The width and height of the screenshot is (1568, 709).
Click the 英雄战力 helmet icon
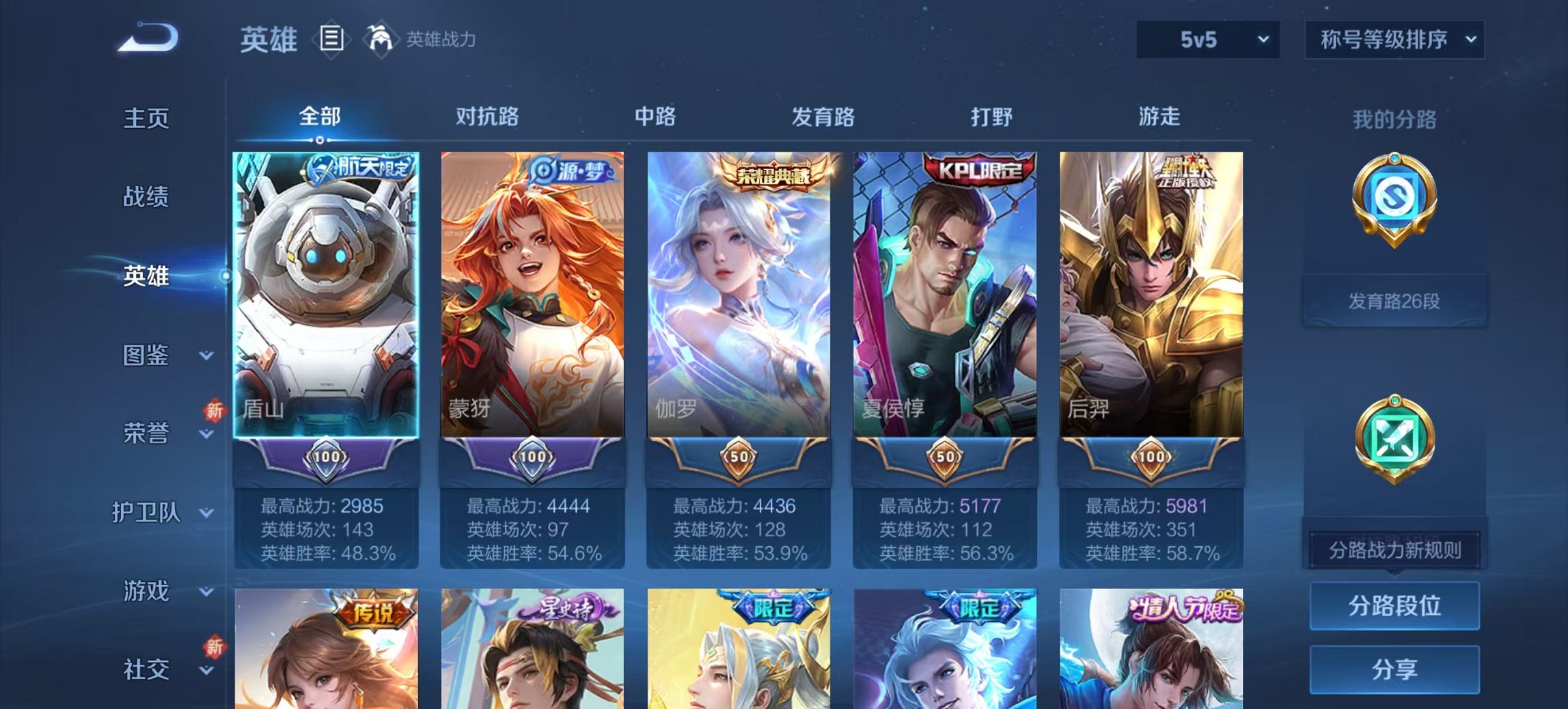[382, 40]
